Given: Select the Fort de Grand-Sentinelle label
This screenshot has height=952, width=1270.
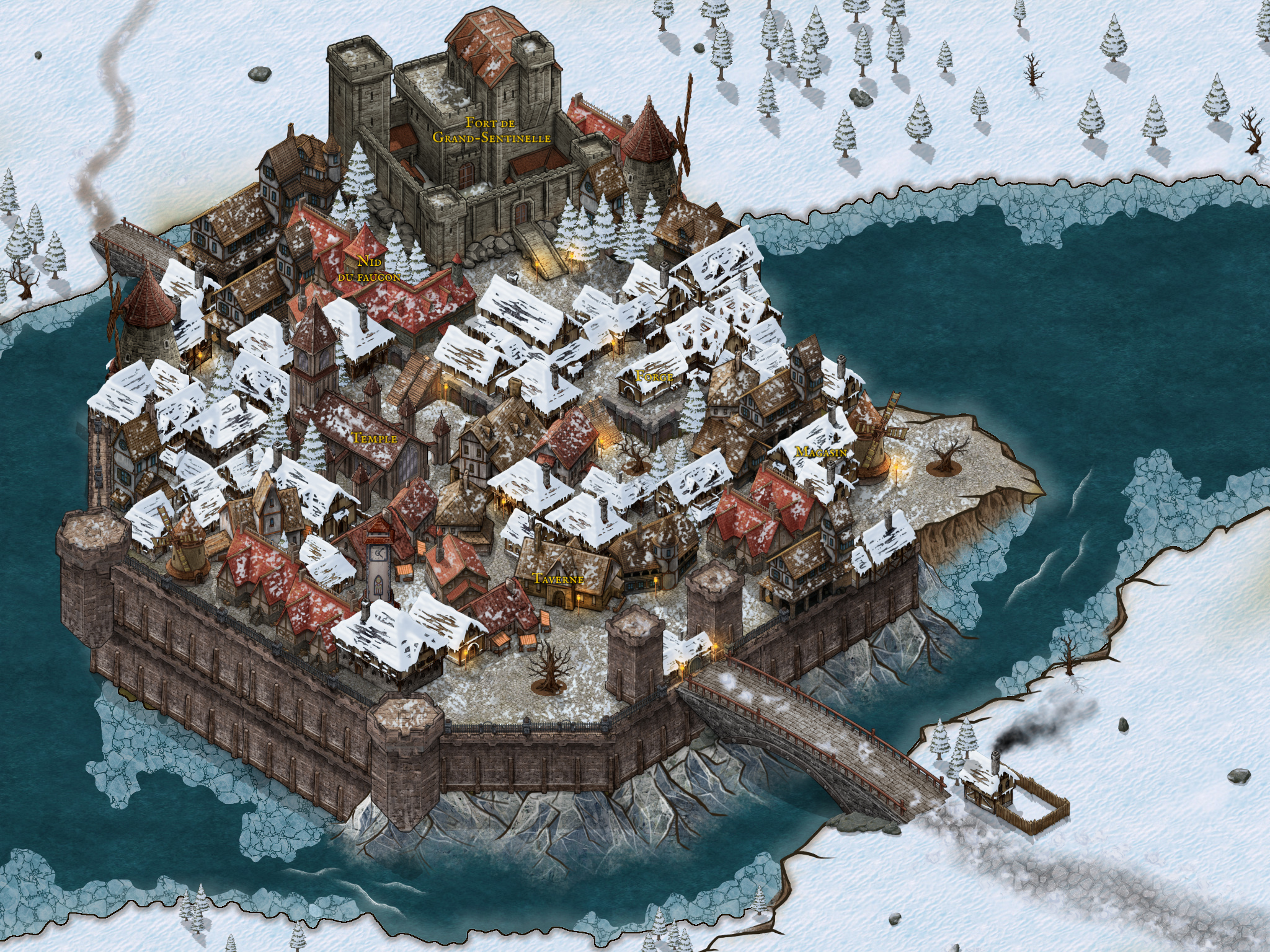Looking at the screenshot, I should 491,130.
